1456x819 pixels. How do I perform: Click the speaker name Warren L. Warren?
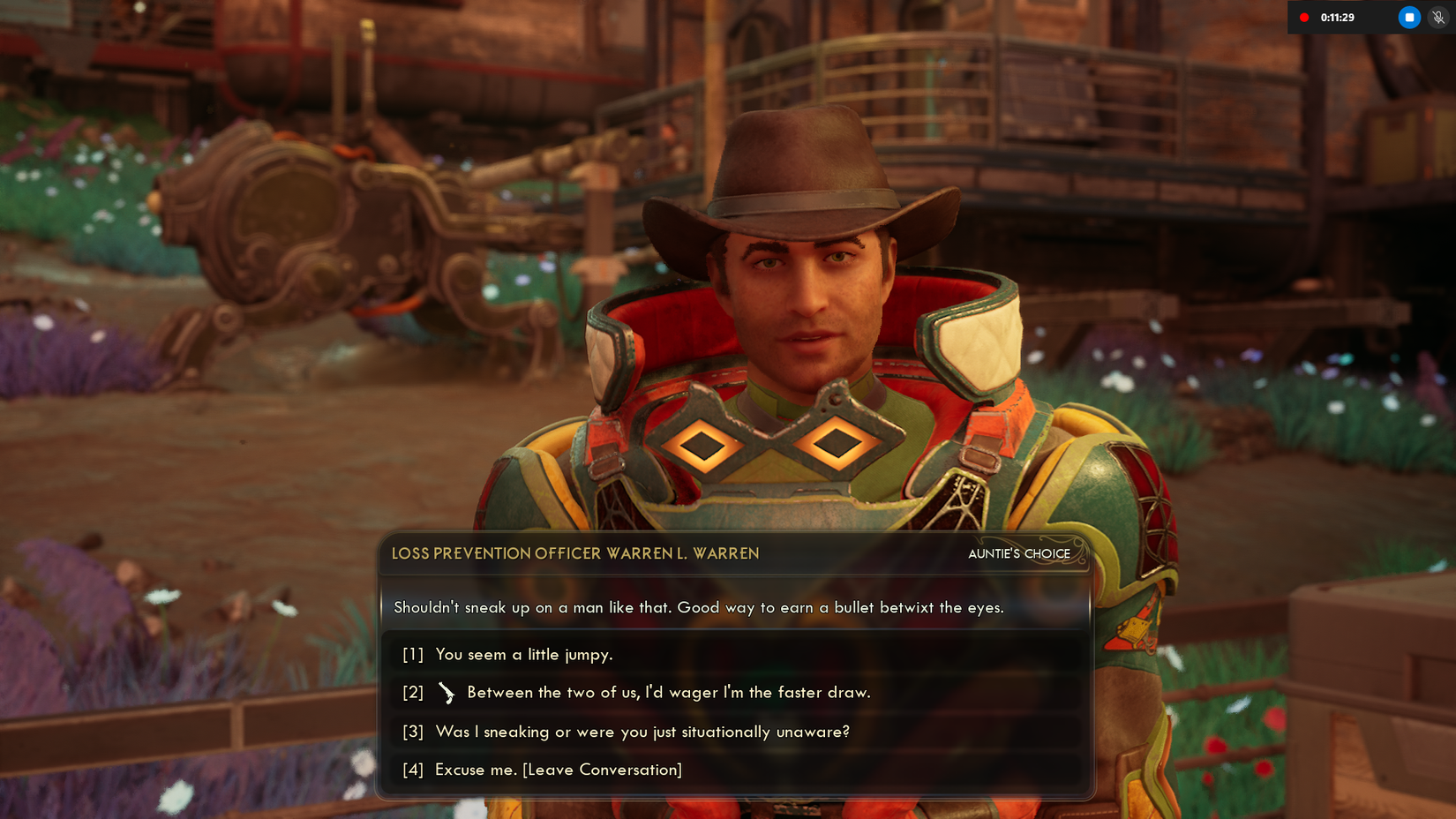pyautogui.click(x=575, y=553)
